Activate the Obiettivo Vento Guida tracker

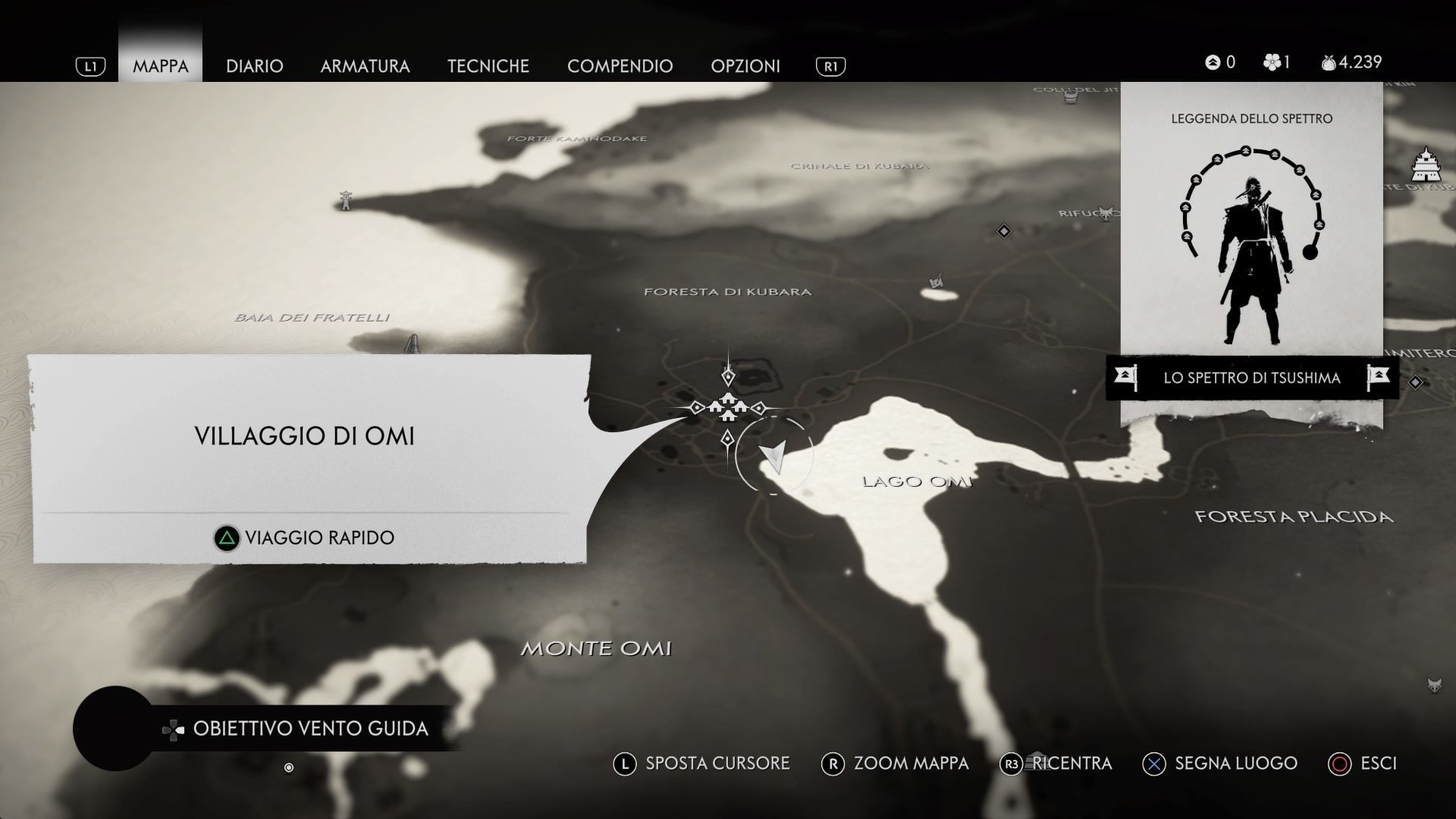coord(296,729)
